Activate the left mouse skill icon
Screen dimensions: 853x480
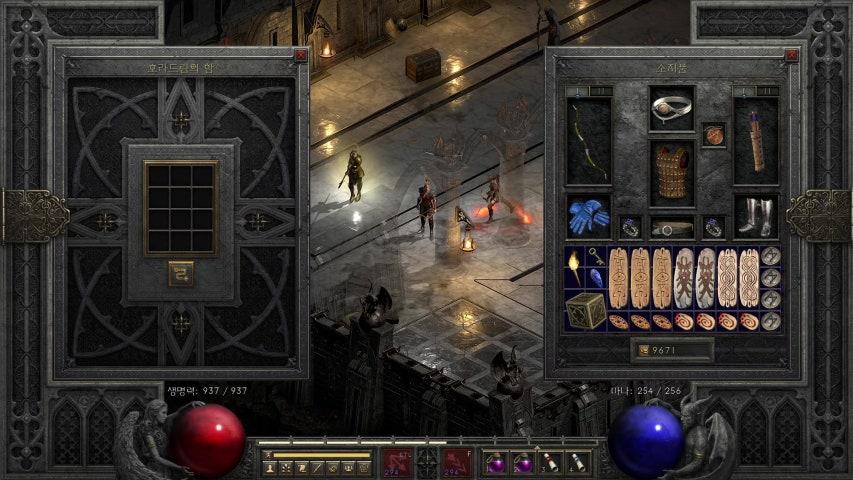click(397, 461)
